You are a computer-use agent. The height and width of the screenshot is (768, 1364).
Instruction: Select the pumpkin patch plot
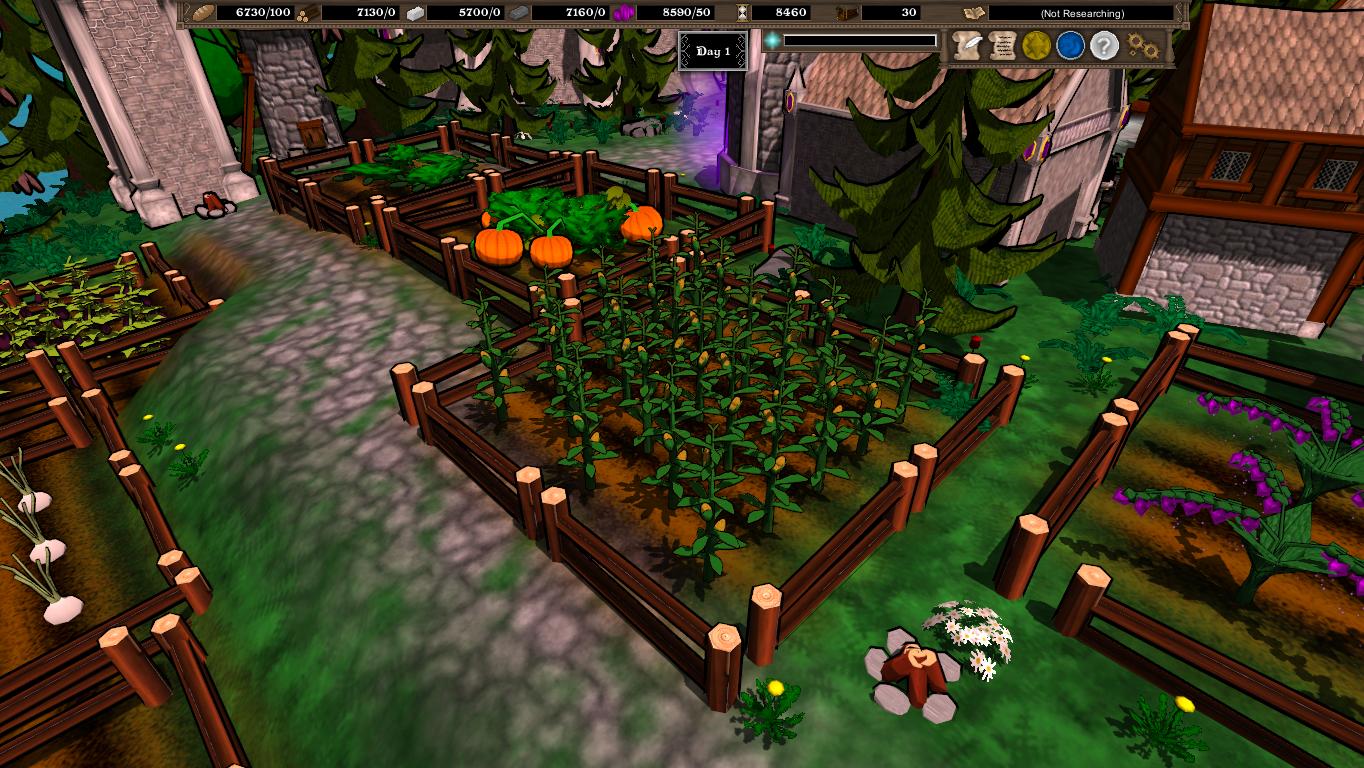pyautogui.click(x=560, y=230)
